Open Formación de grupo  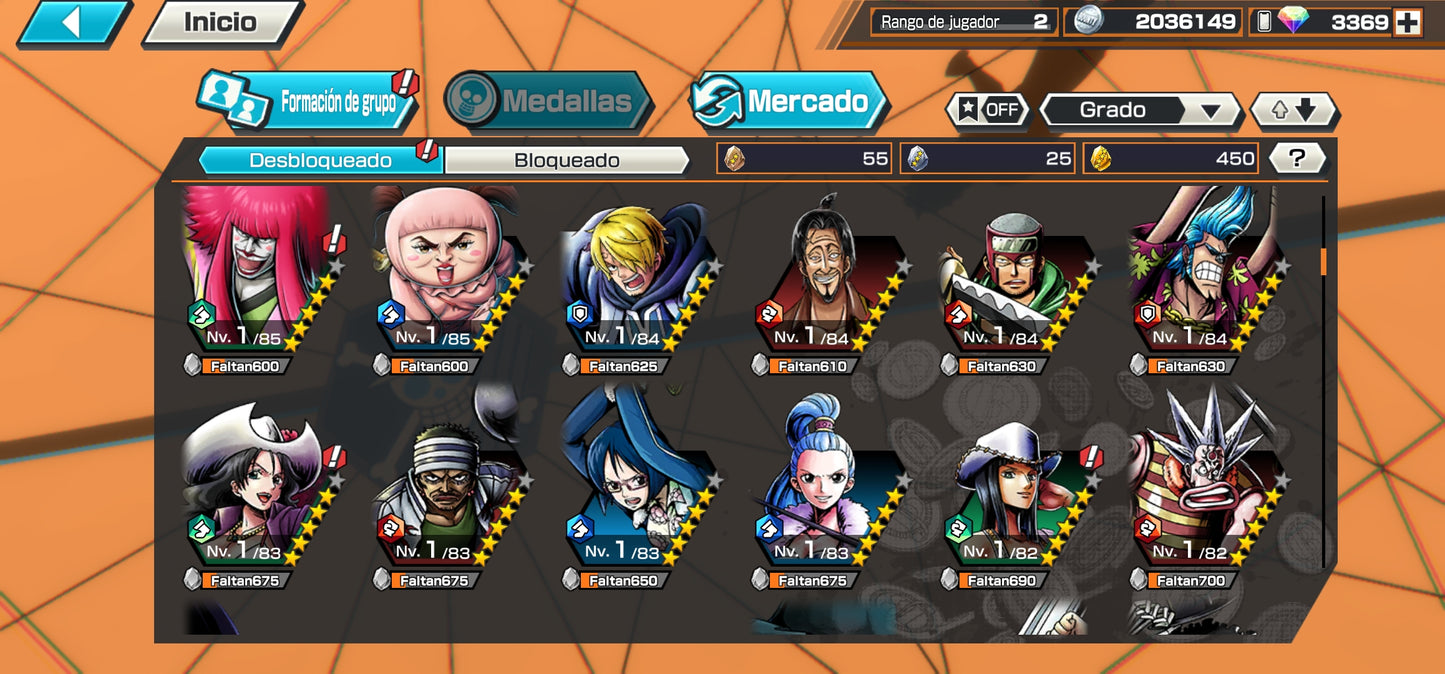(307, 101)
